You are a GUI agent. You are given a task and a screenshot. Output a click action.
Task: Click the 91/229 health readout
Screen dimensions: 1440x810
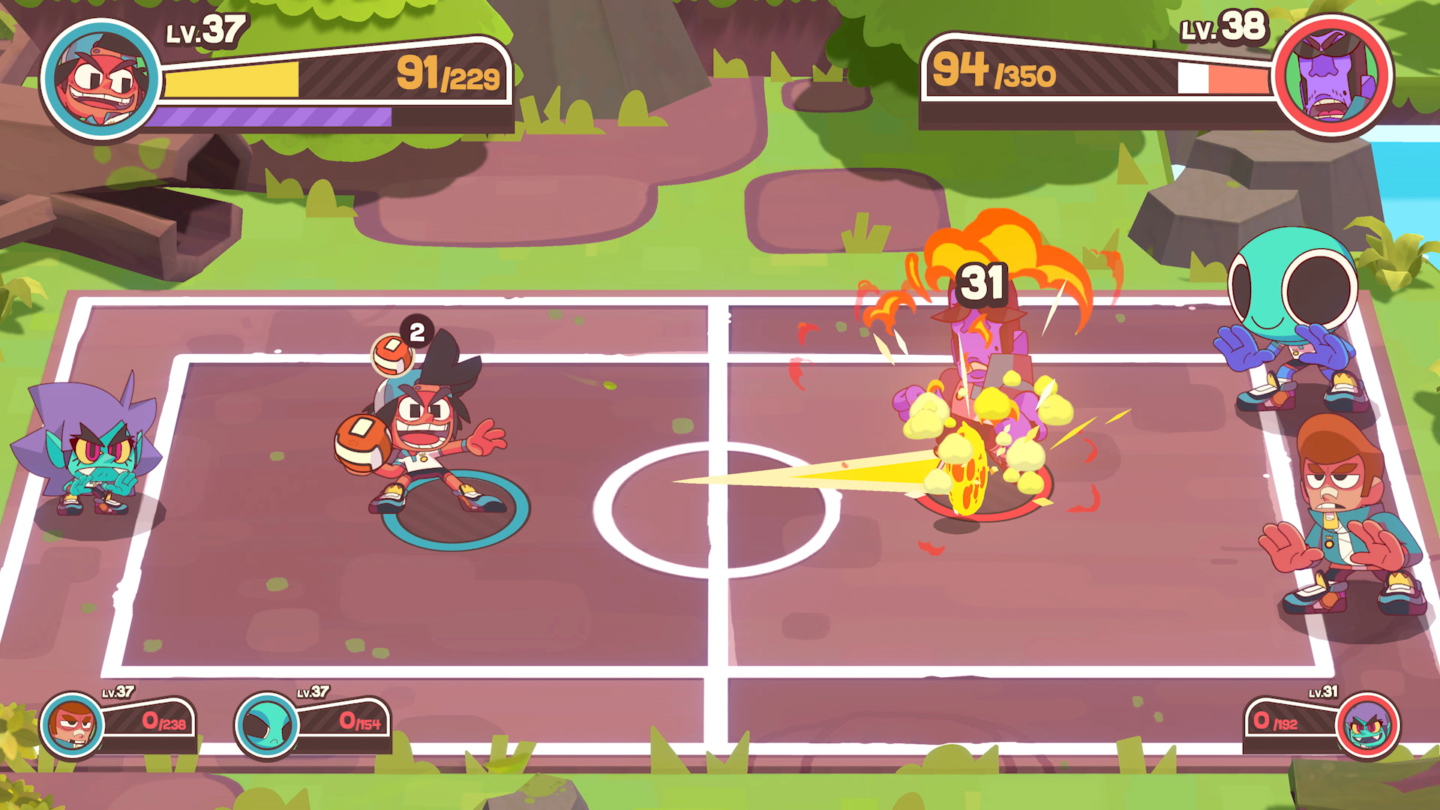point(450,73)
